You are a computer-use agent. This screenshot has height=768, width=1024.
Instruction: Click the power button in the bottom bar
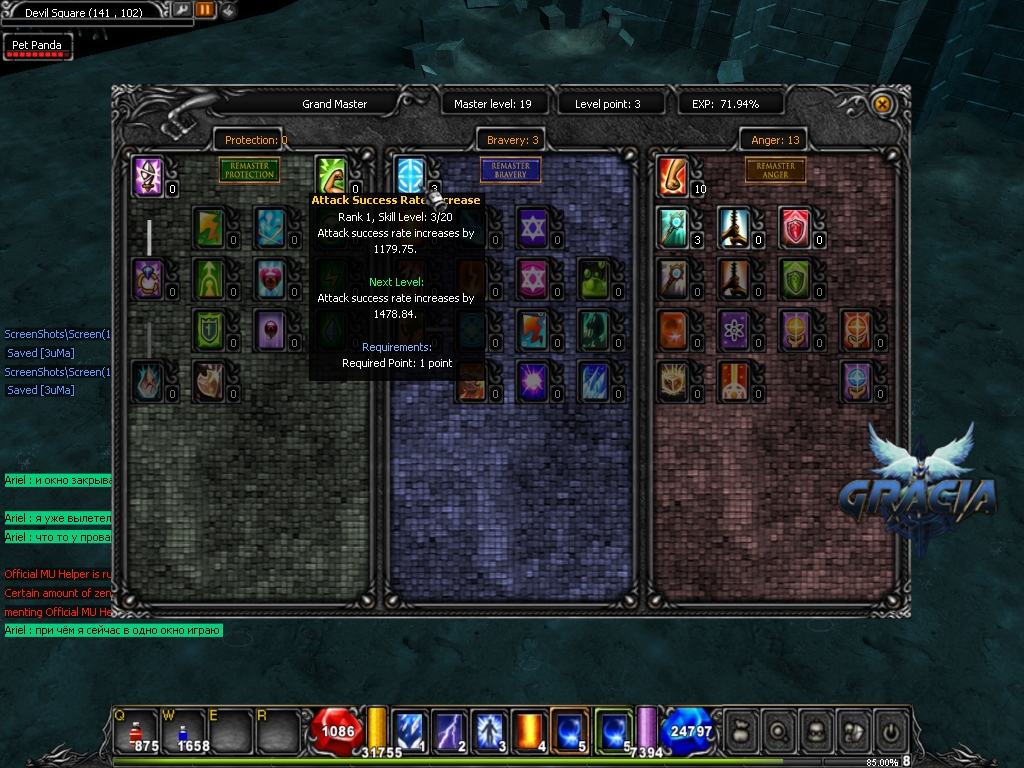coord(889,731)
